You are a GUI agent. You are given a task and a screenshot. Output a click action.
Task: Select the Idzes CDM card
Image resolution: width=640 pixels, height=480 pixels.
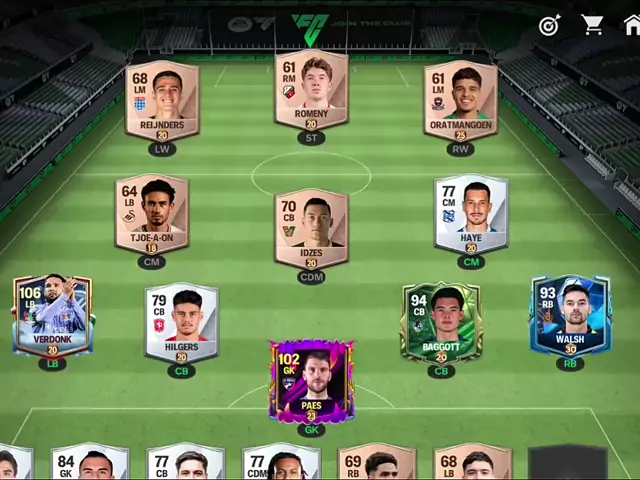(x=311, y=228)
